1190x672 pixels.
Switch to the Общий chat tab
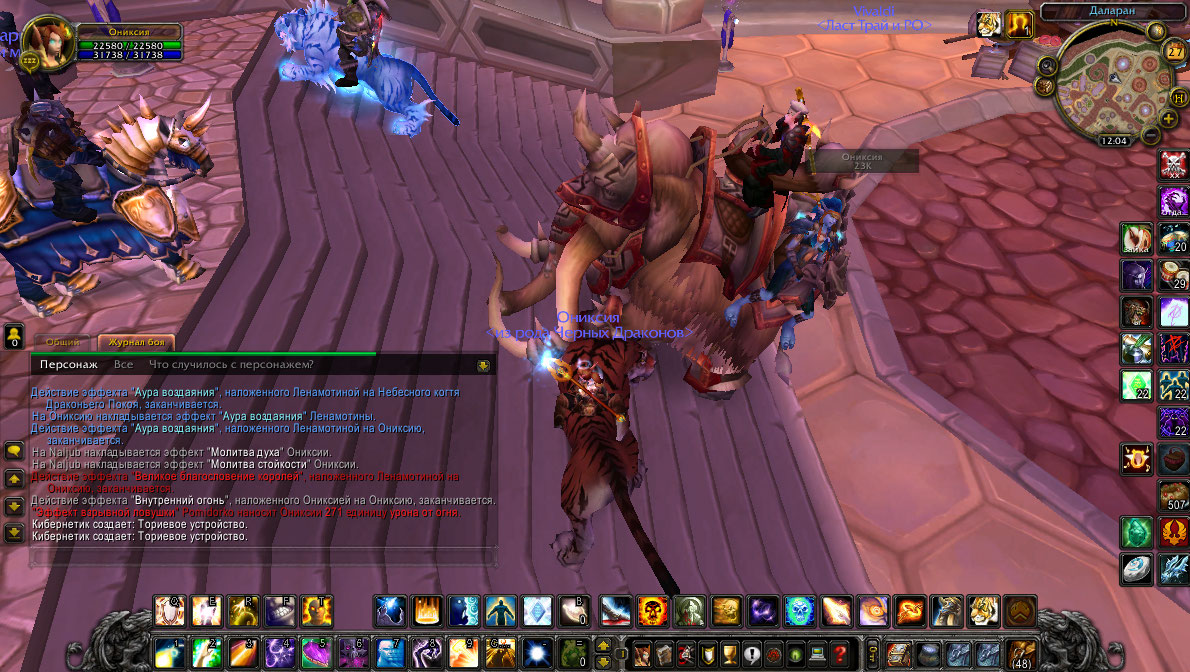[62, 342]
